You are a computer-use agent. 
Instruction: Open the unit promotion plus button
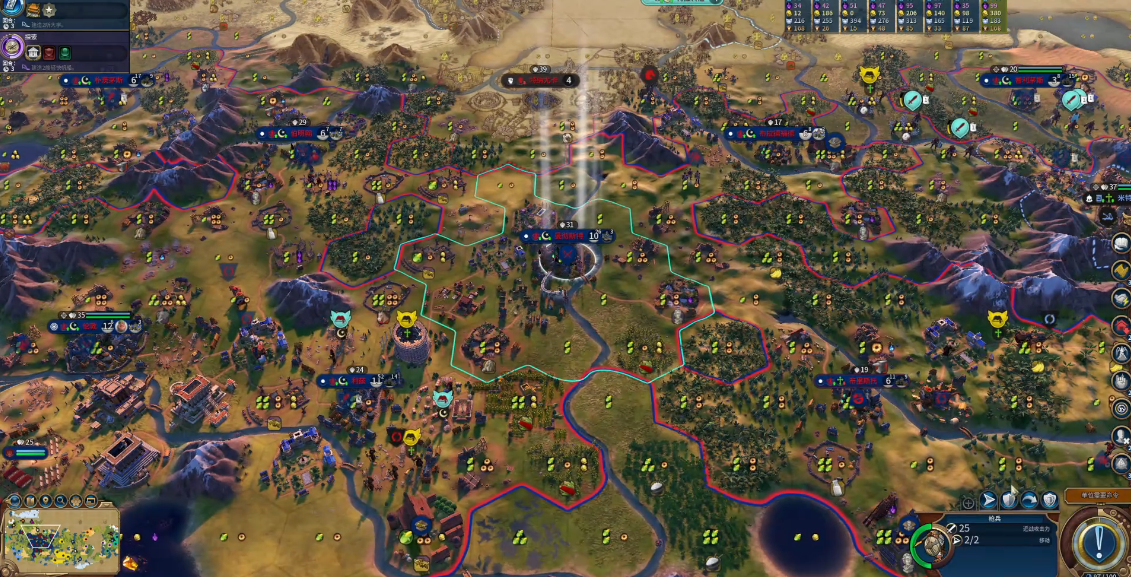[x=967, y=501]
